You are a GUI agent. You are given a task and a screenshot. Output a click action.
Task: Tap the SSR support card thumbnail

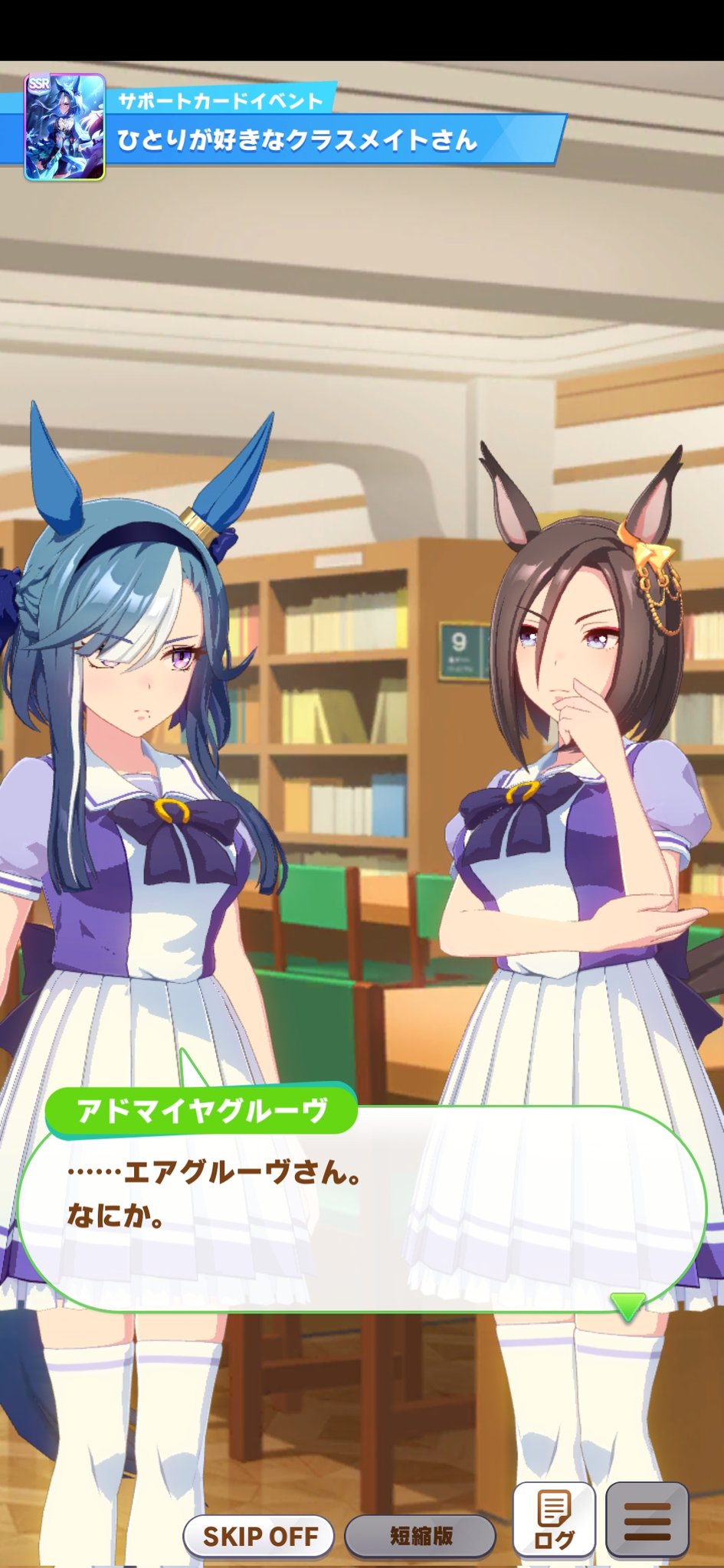point(64,127)
